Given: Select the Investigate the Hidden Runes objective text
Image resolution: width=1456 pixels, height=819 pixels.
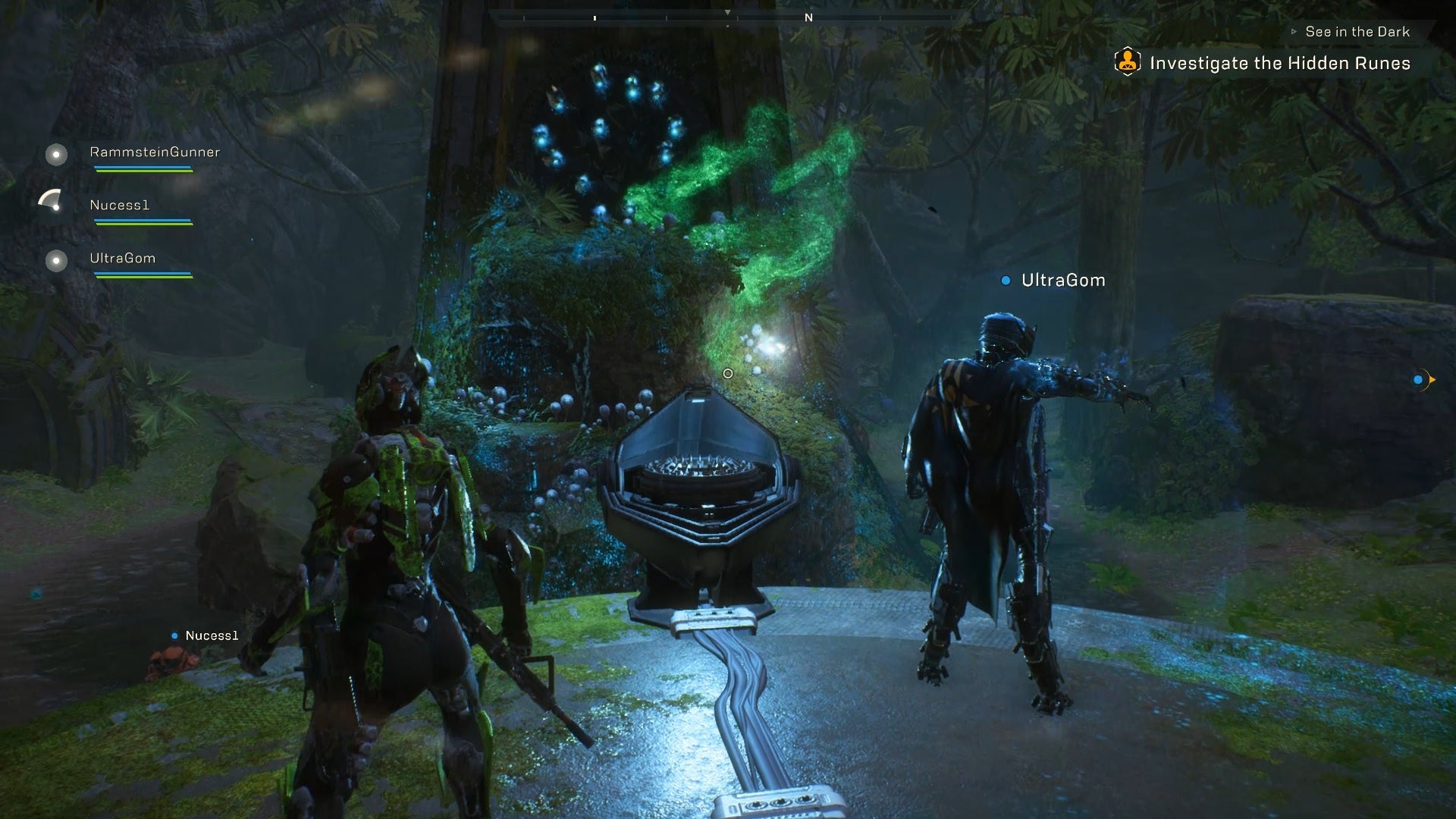Looking at the screenshot, I should [1280, 63].
